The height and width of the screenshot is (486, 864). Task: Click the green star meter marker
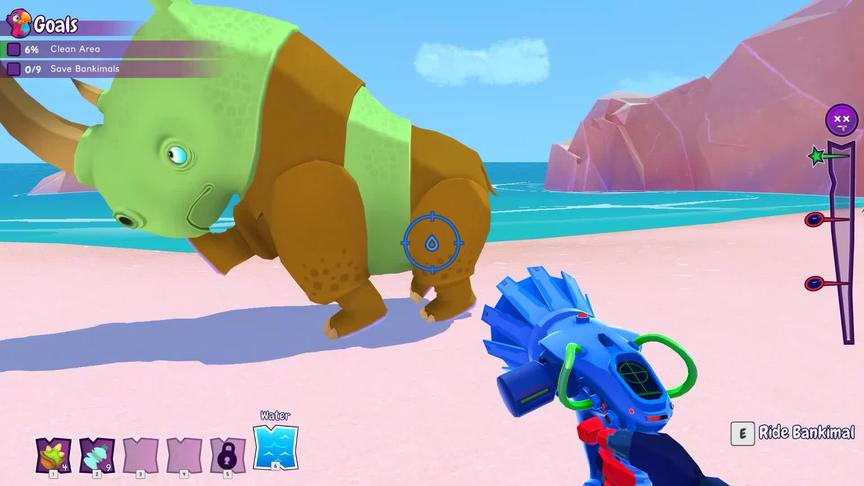(819, 157)
